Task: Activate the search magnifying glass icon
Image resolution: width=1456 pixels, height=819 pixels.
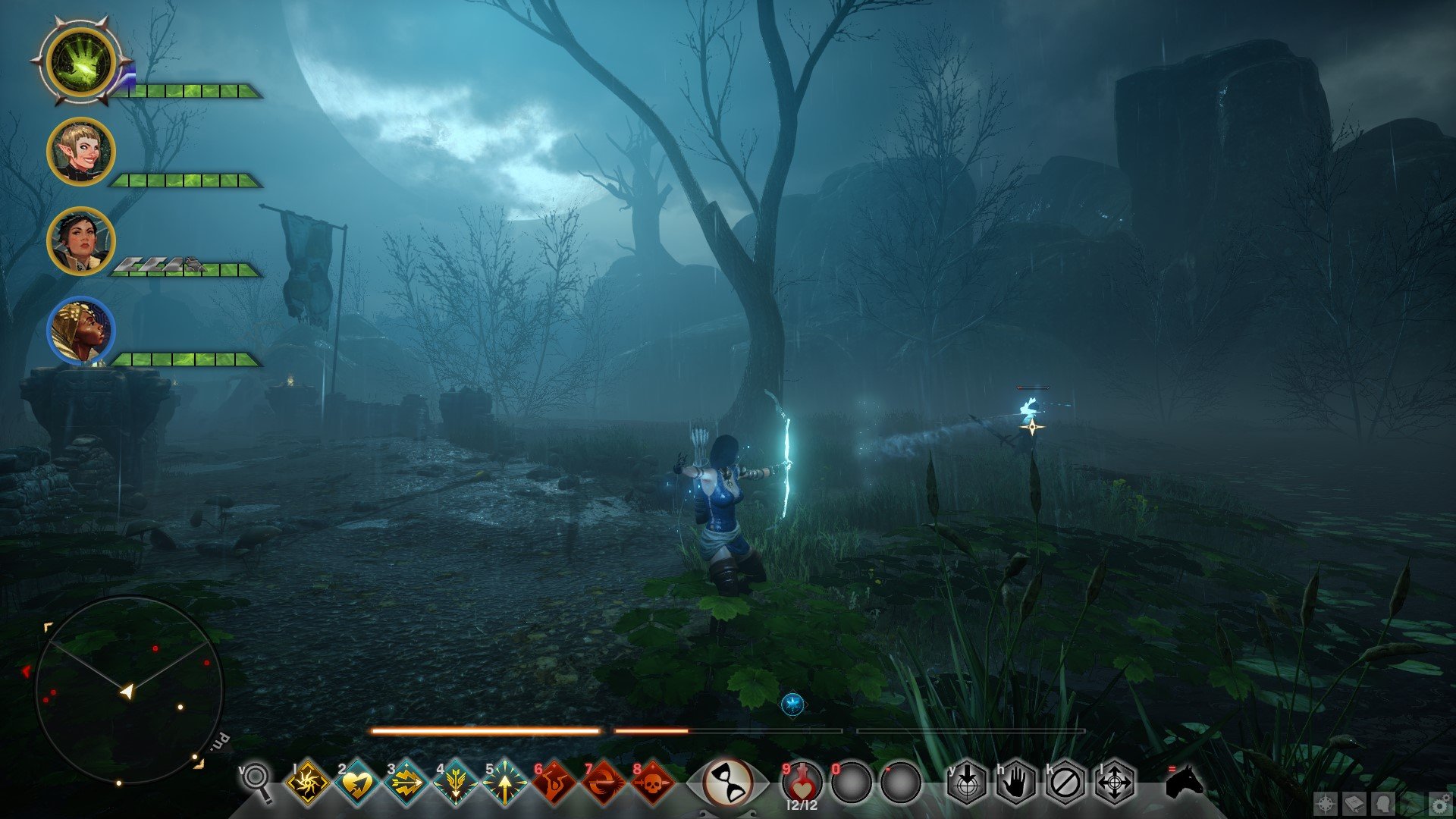Action: point(257,780)
